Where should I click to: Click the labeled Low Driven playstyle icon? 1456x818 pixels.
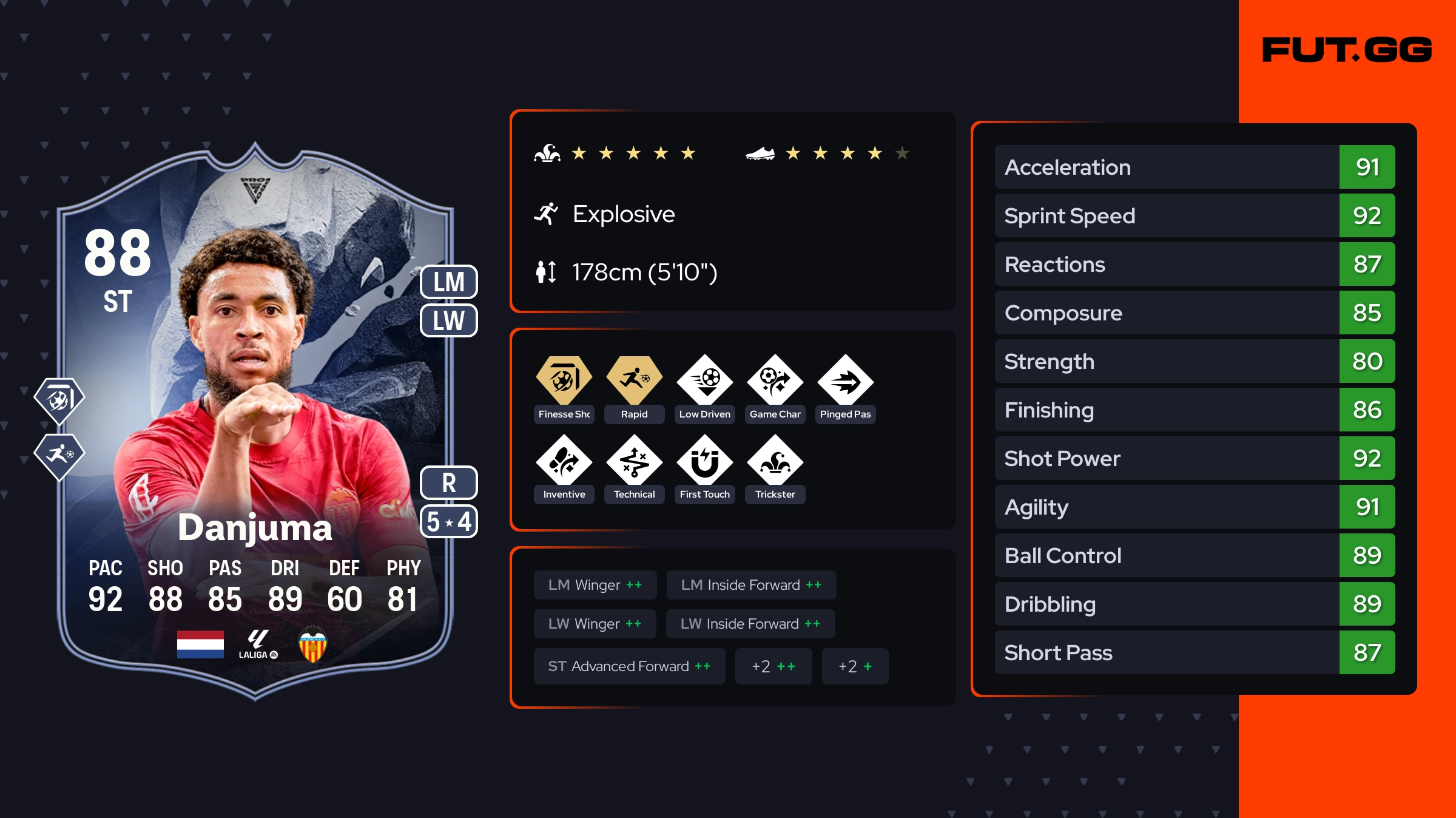[705, 381]
